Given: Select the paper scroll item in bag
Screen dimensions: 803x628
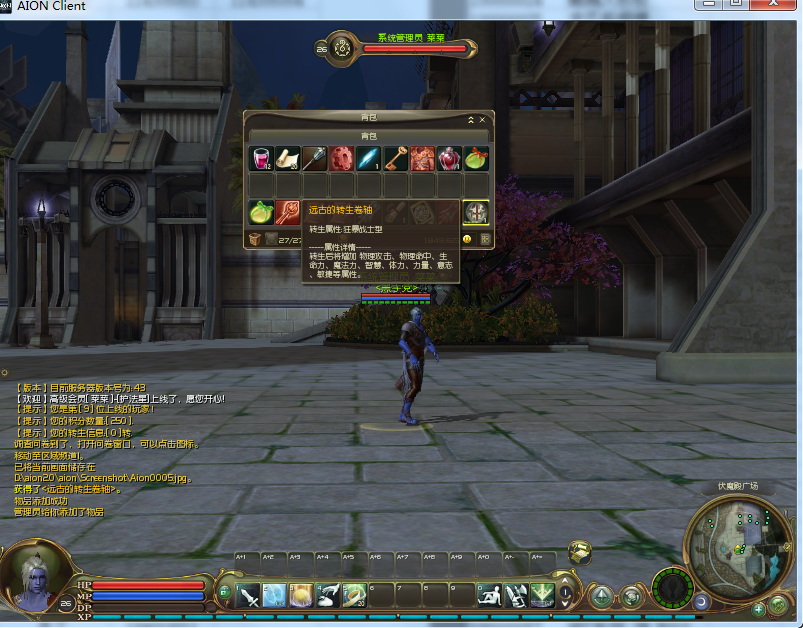Looking at the screenshot, I should 288,158.
